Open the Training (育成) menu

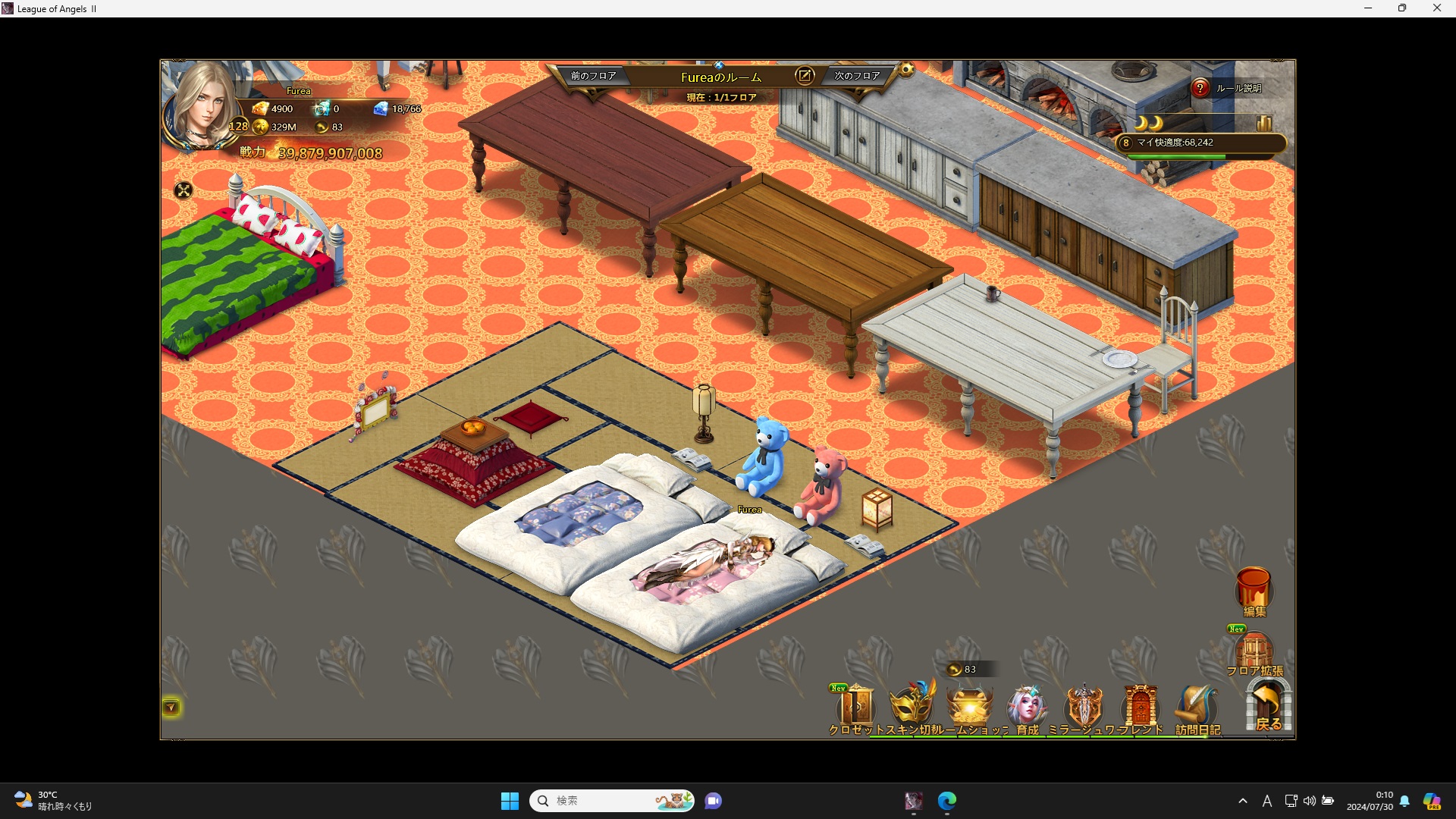tap(1027, 707)
